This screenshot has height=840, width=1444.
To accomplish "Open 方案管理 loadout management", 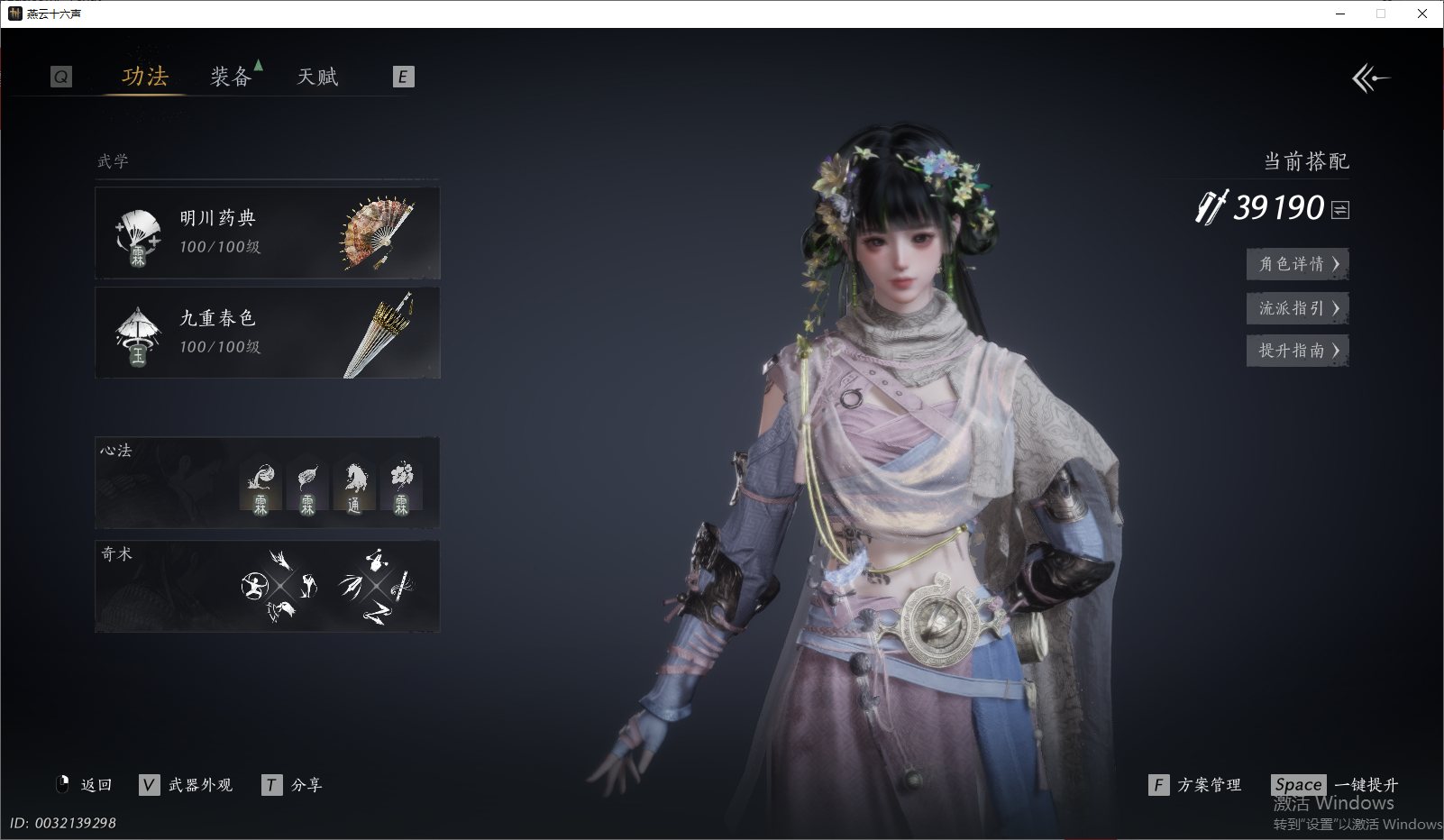I will click(1196, 785).
